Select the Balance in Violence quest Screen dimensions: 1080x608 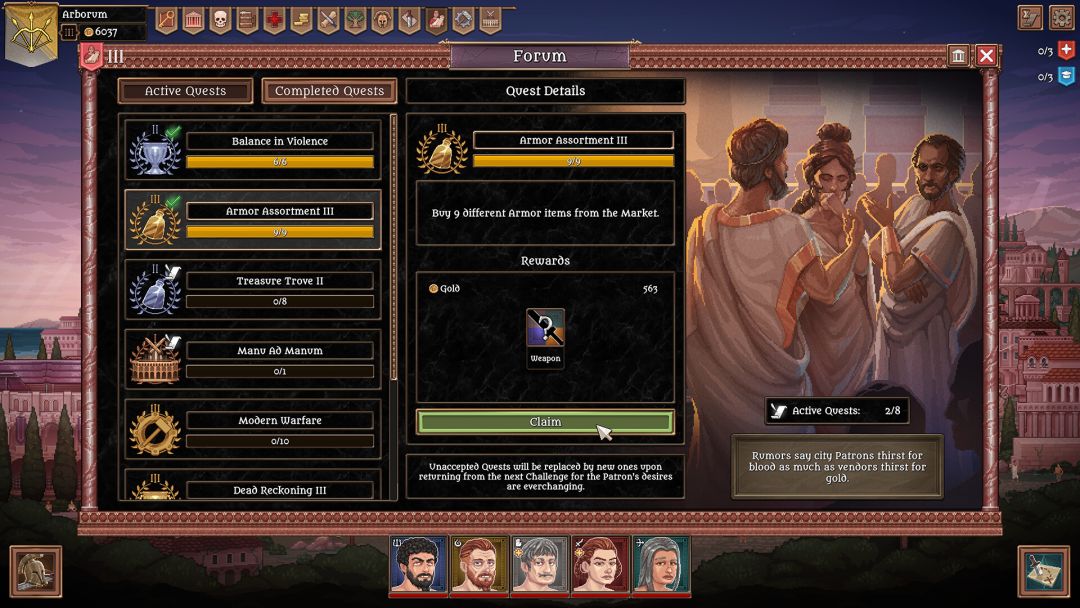(x=252, y=150)
